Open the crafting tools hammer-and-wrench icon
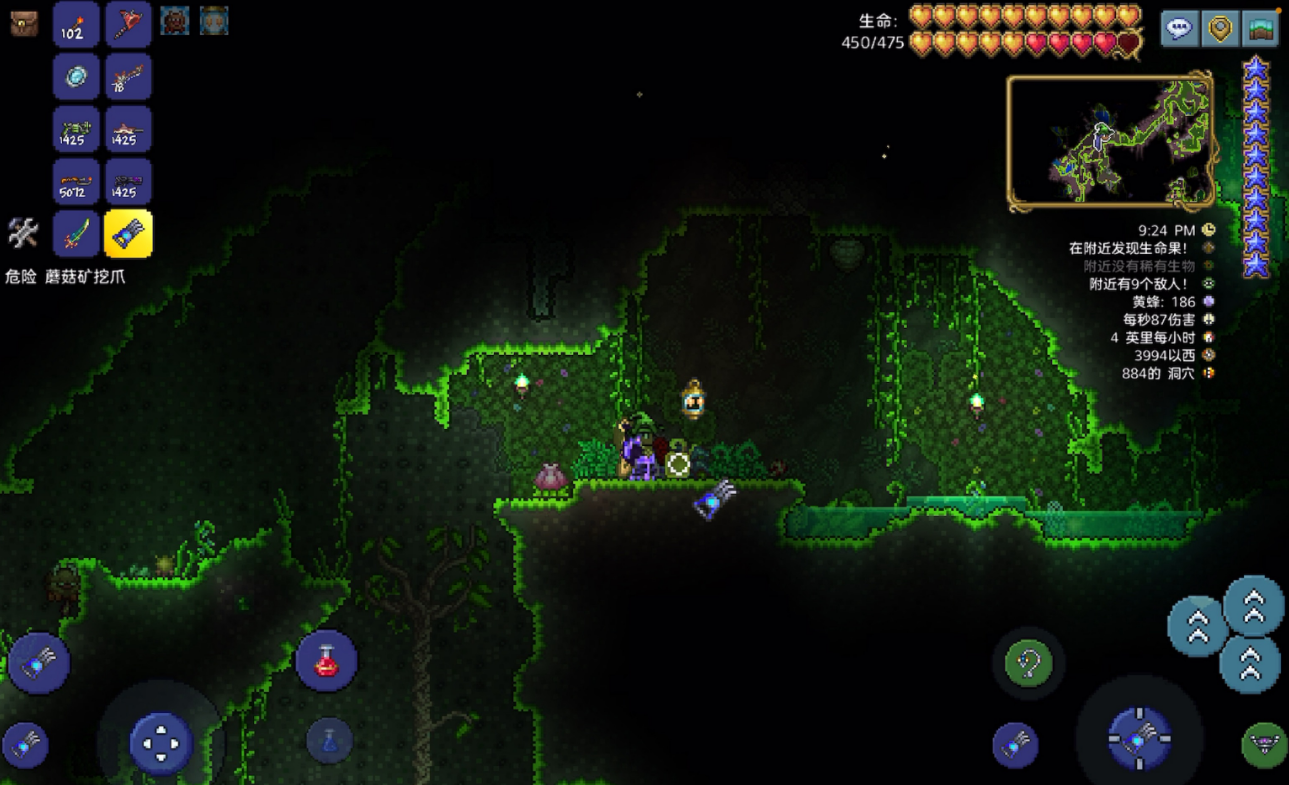1289x785 pixels. (x=23, y=233)
